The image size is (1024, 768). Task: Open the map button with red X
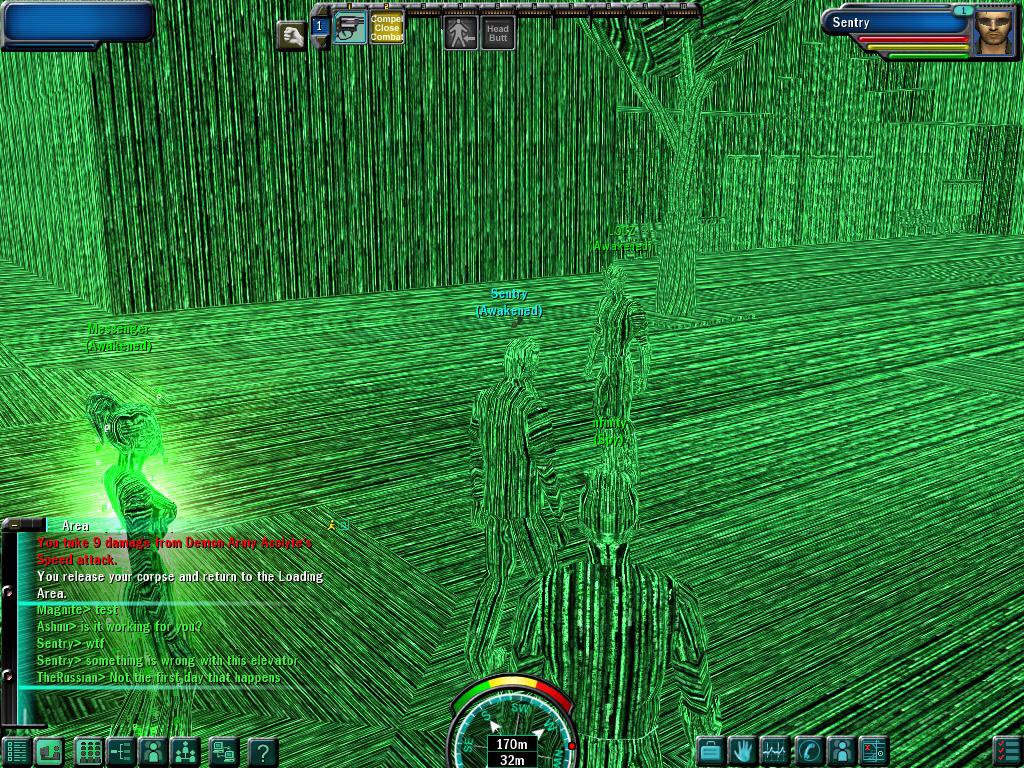pos(873,750)
